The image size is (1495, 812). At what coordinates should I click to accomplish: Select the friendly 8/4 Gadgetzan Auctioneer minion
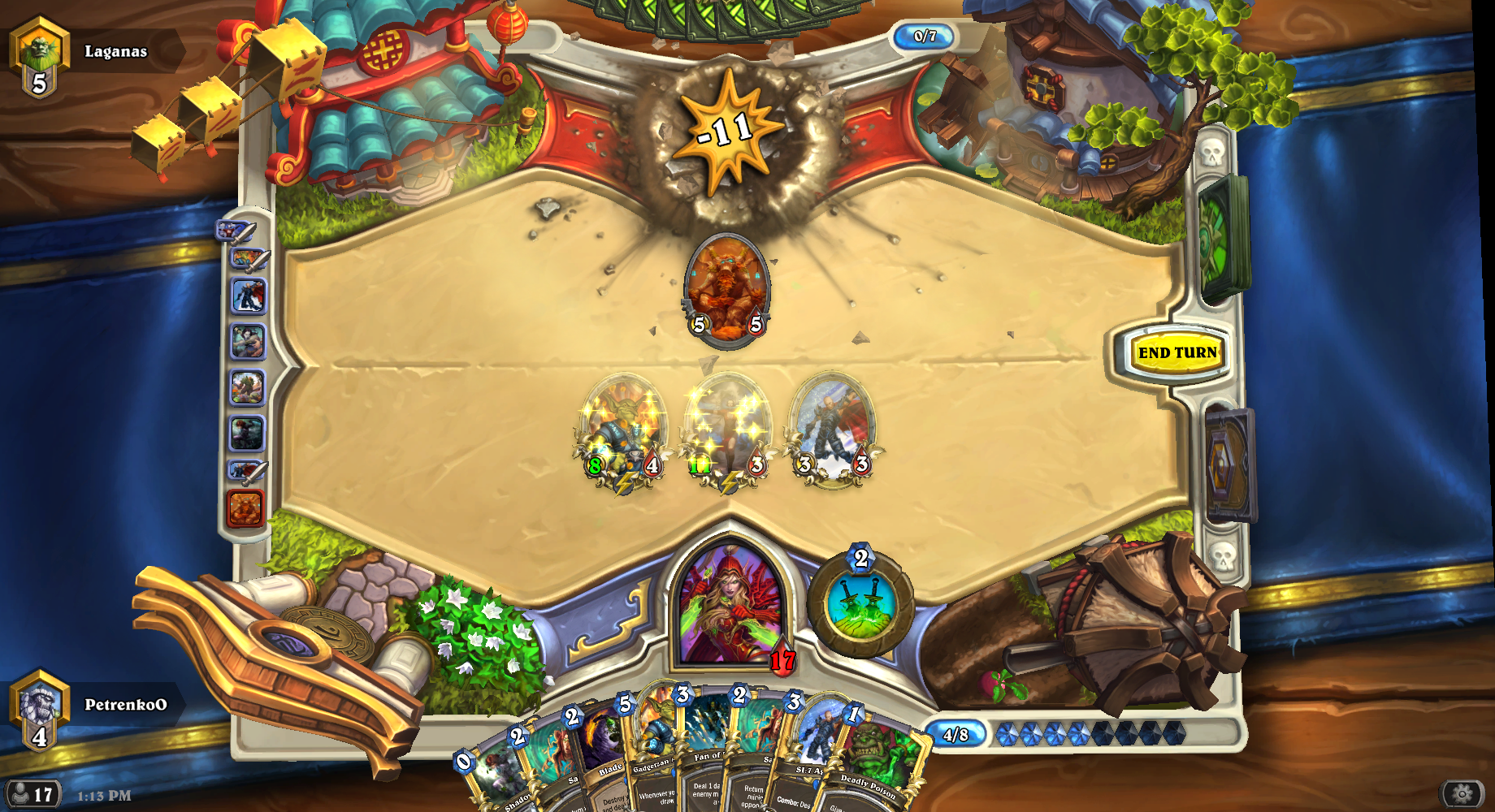coord(622,430)
